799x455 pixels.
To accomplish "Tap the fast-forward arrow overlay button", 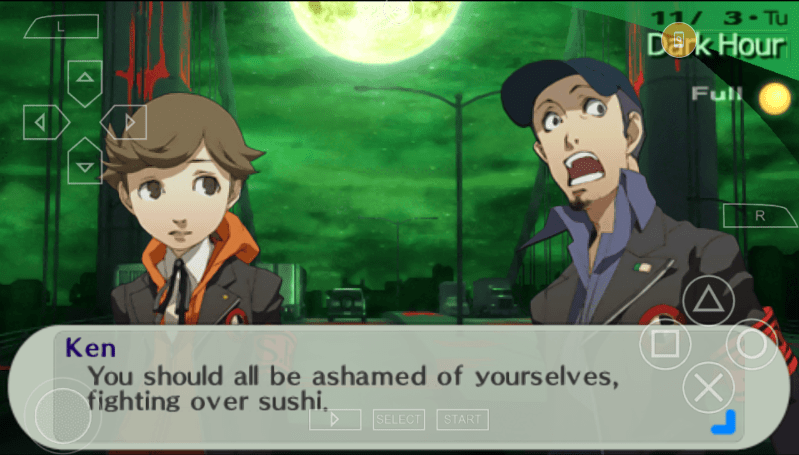I will coord(335,420).
